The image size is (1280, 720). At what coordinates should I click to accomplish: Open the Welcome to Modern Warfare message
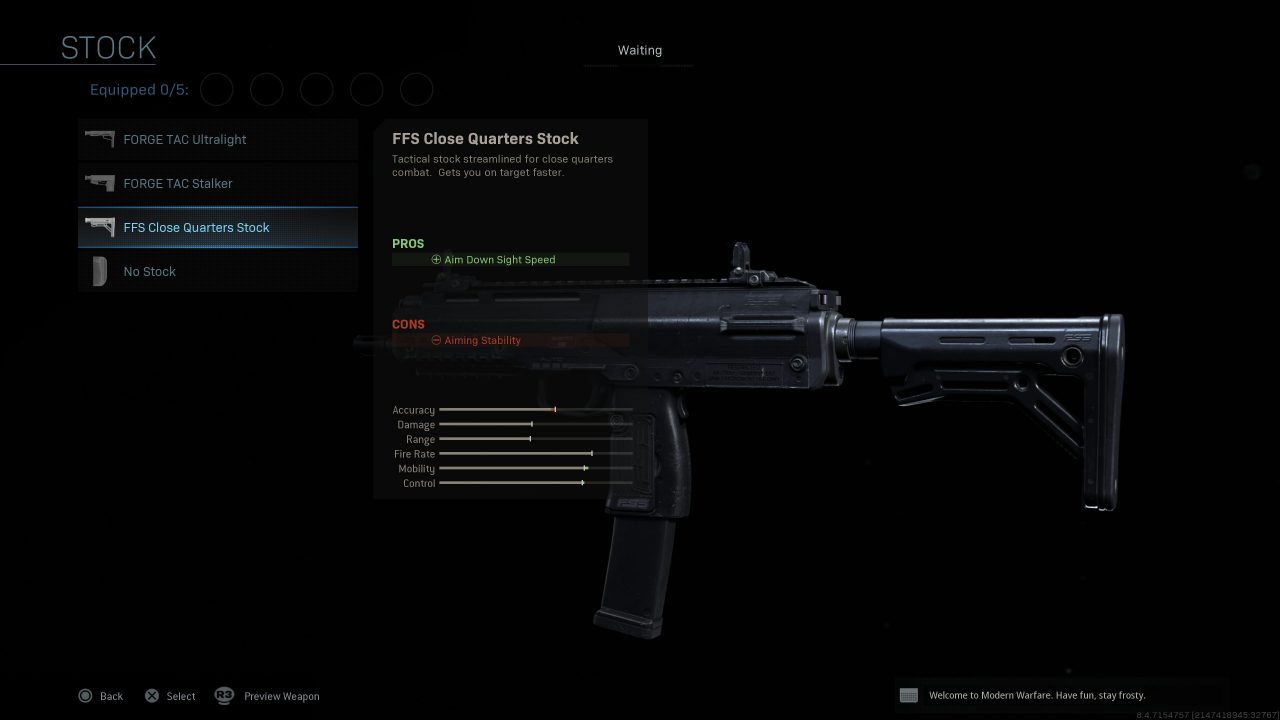click(1036, 695)
